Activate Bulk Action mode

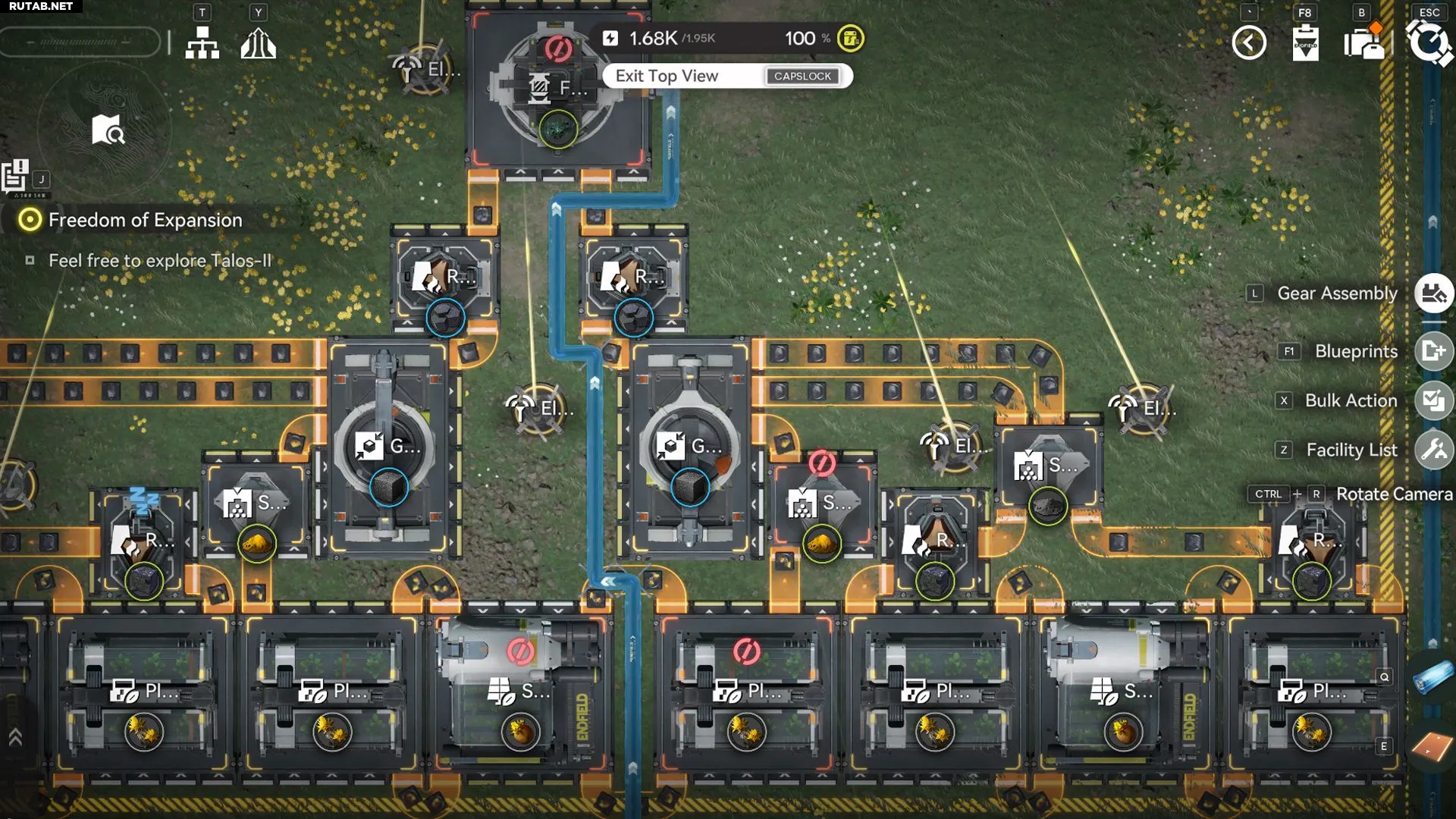coord(1433,400)
